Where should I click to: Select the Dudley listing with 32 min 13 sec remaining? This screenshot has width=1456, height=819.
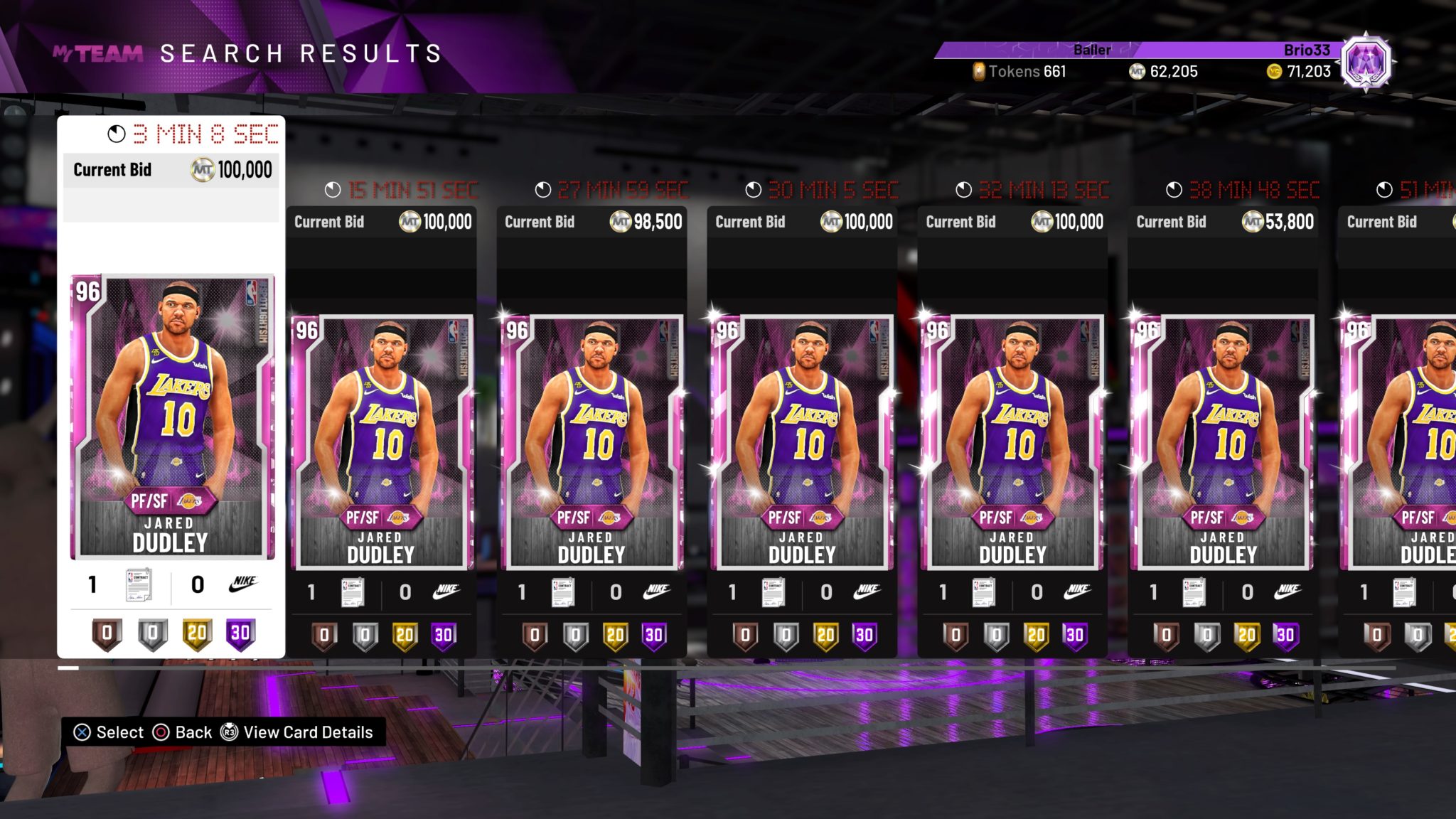1013,441
